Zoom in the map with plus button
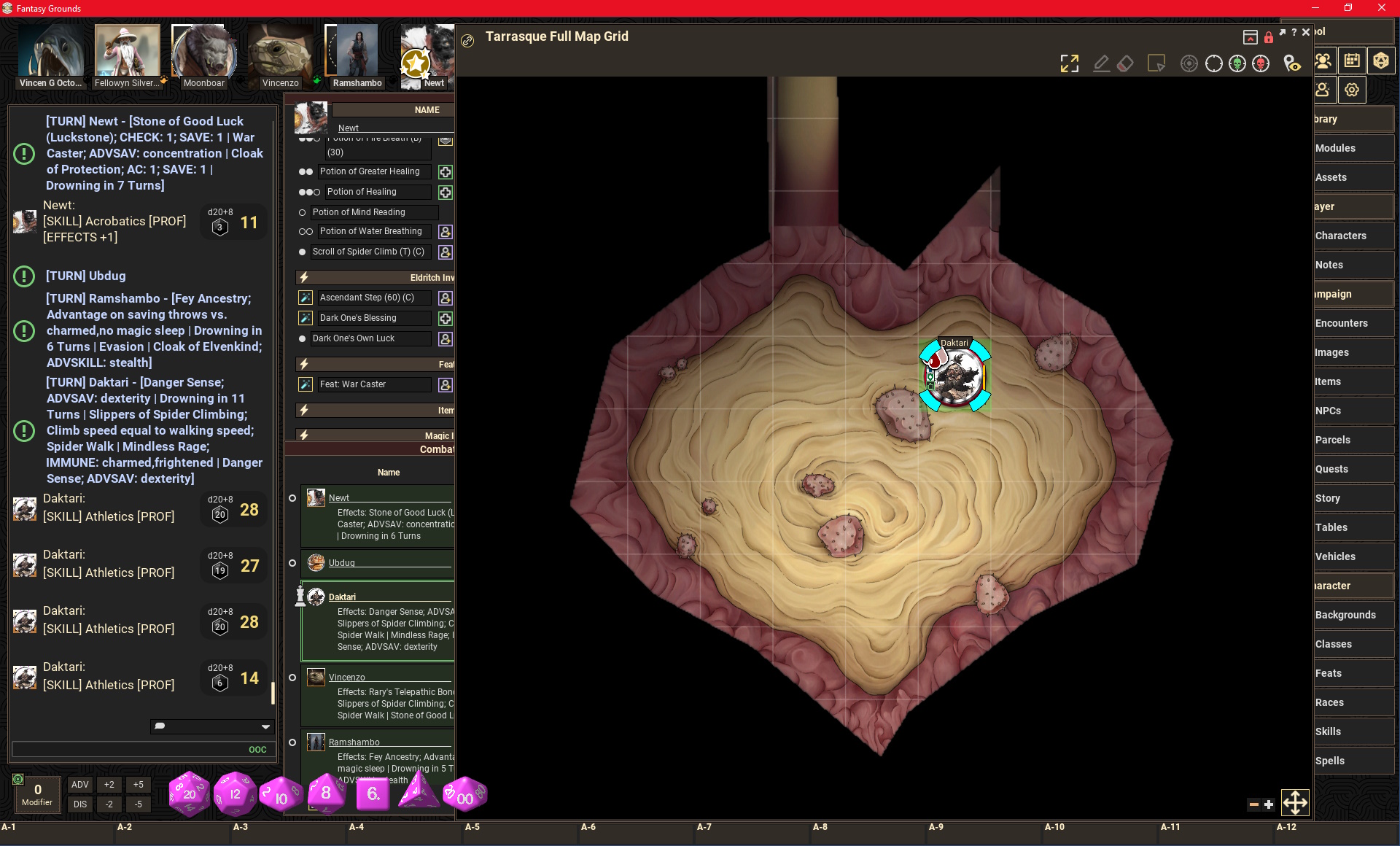This screenshot has height=846, width=1400. (x=1269, y=804)
